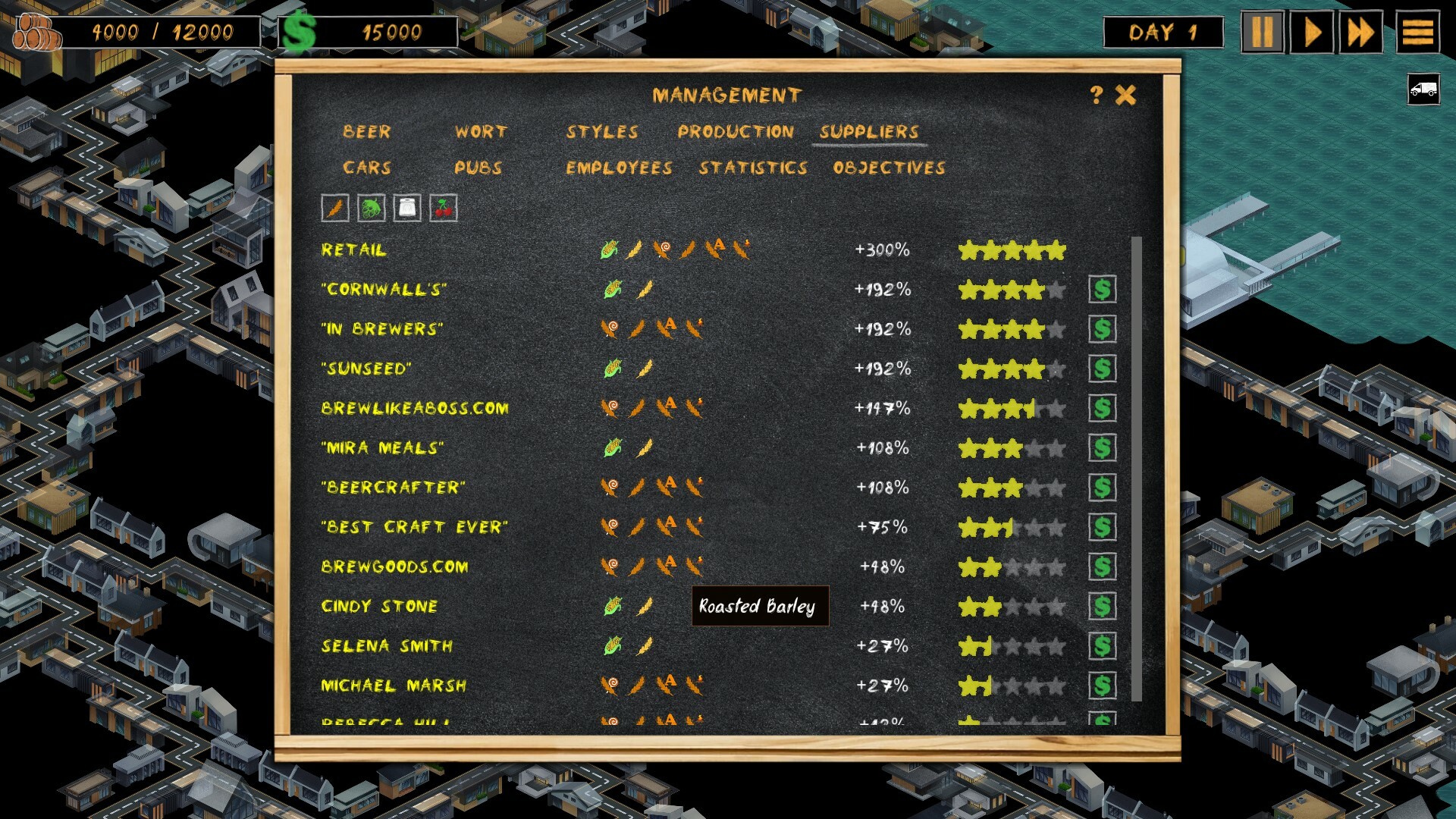Select the Wort management tab
Image resolution: width=1456 pixels, height=819 pixels.
coord(480,131)
